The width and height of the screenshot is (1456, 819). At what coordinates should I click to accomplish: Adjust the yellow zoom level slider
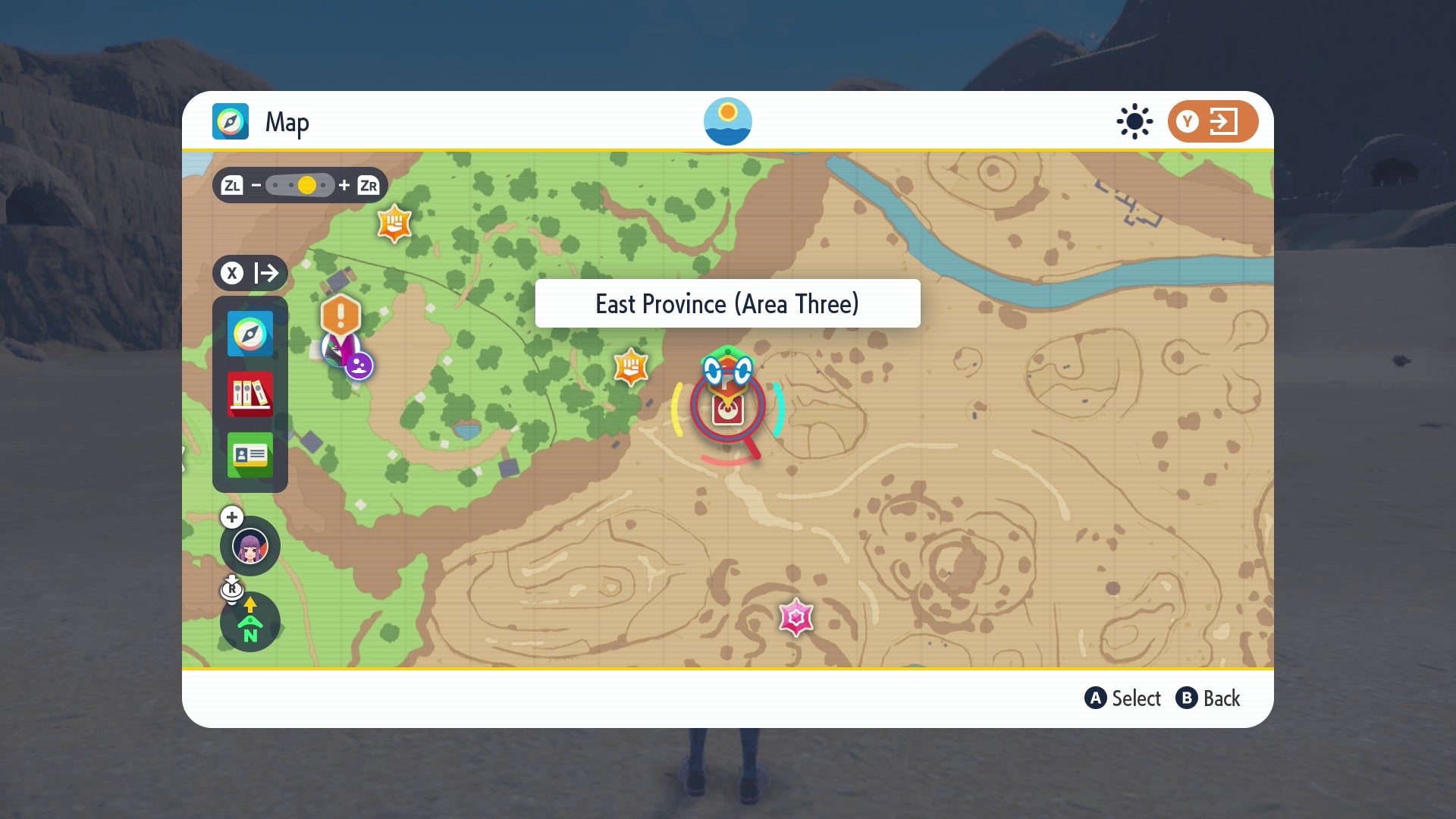coord(306,184)
